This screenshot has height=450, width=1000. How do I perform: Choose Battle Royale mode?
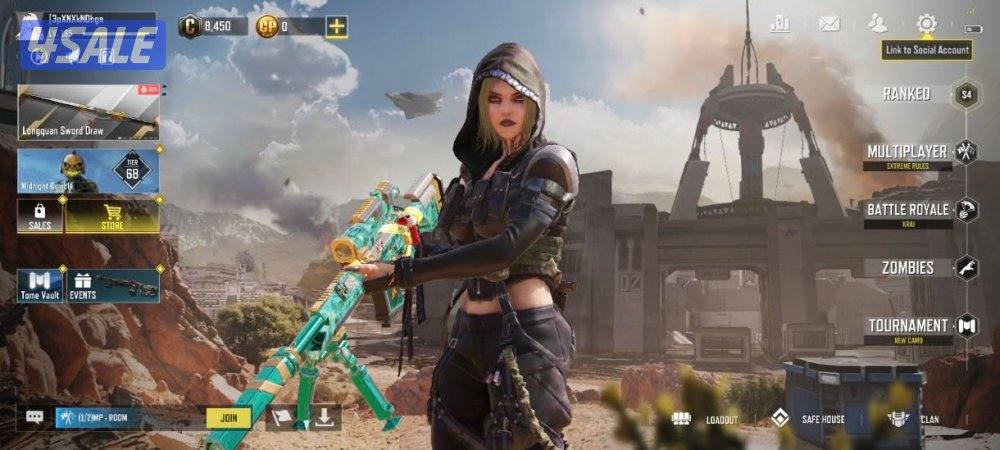(908, 210)
